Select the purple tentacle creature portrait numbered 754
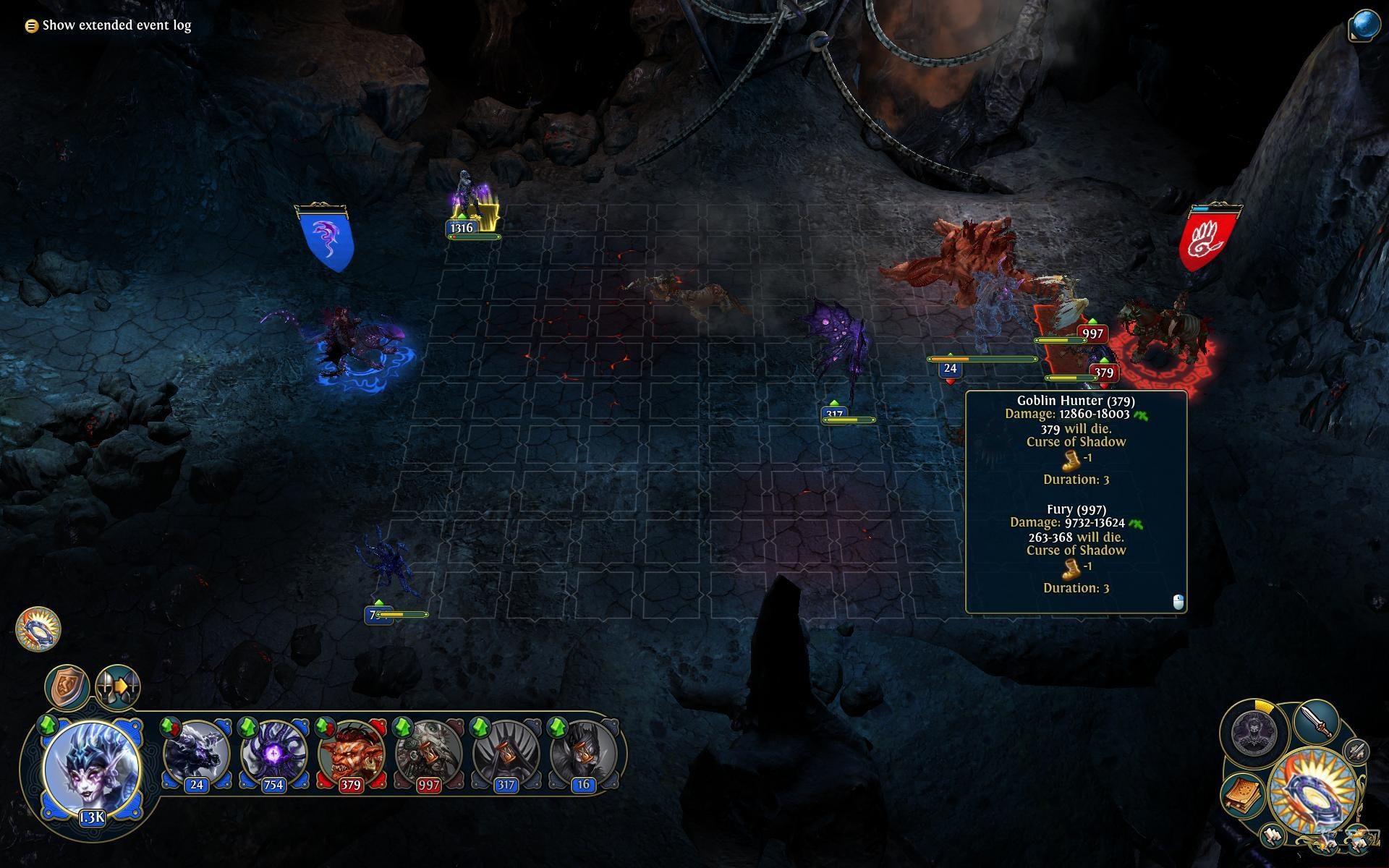 click(x=273, y=754)
